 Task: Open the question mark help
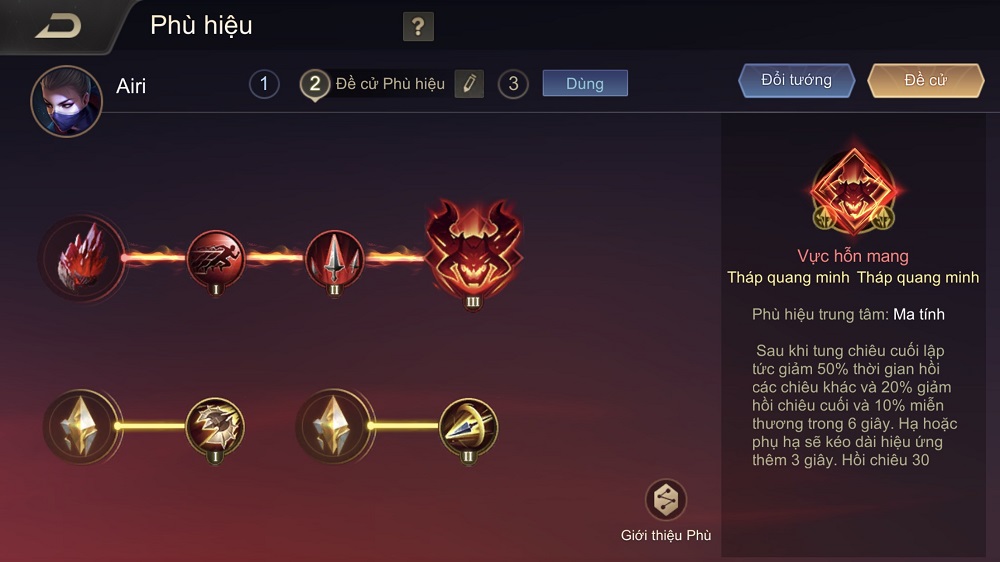(418, 27)
